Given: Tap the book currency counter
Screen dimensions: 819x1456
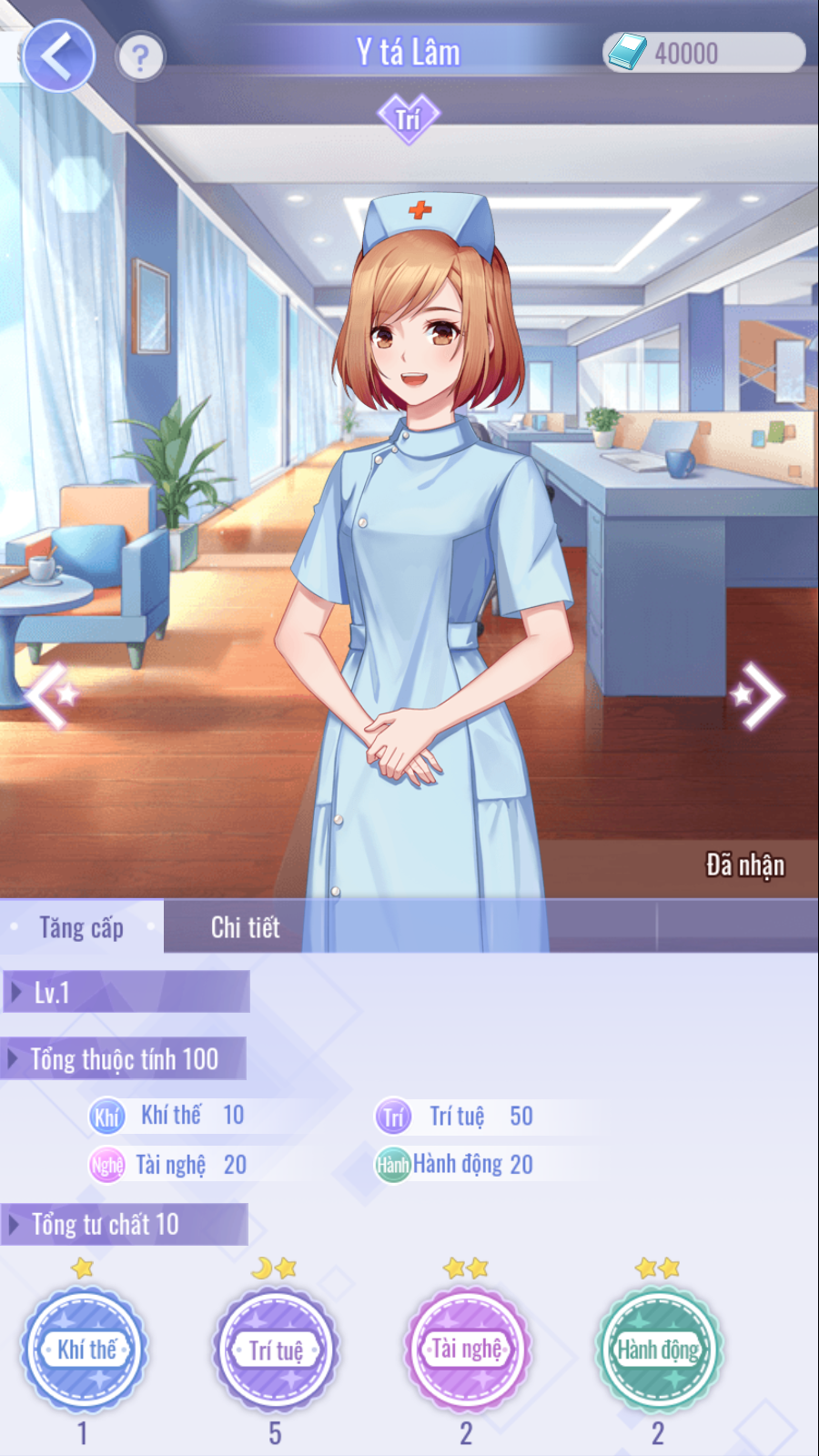Looking at the screenshot, I should click(x=703, y=53).
